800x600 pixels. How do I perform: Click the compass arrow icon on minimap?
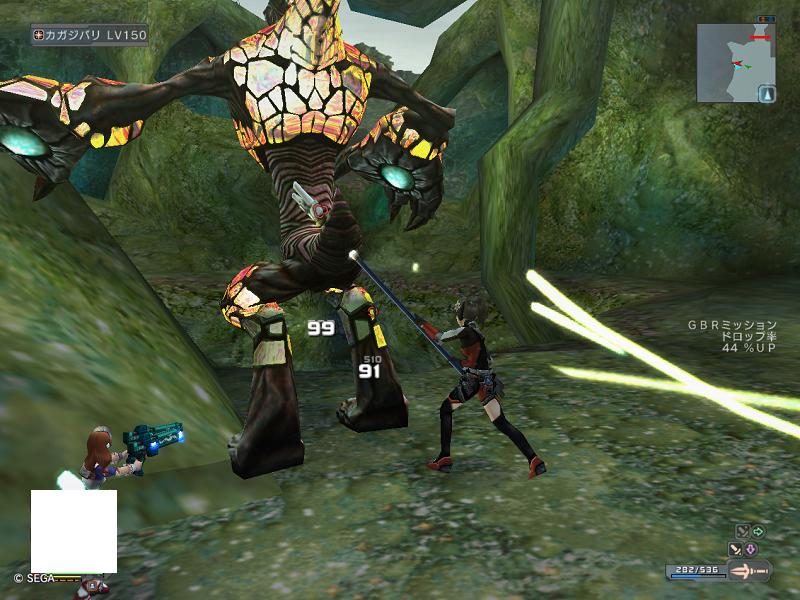(x=767, y=95)
